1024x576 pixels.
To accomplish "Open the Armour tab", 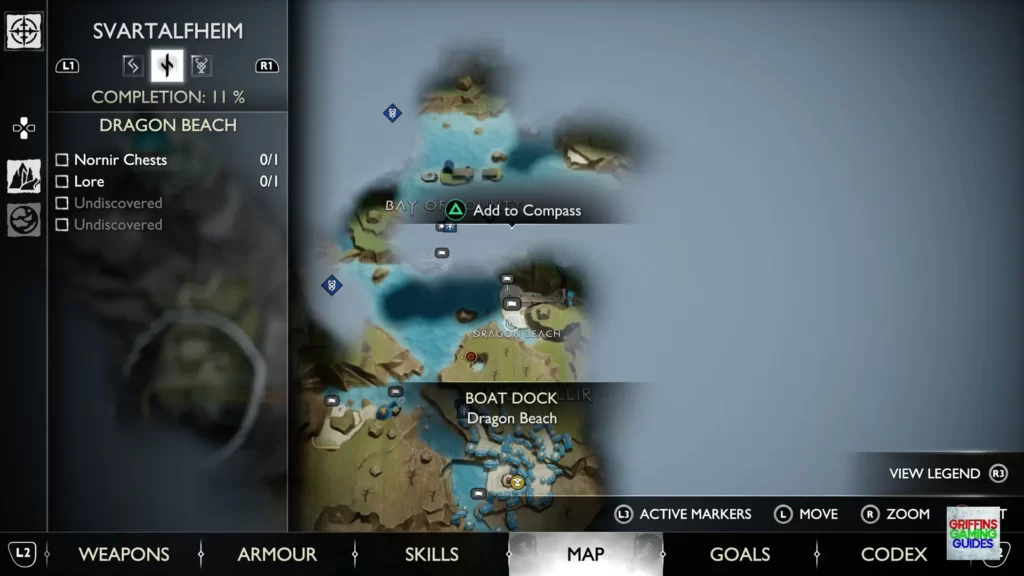I will coord(277,554).
